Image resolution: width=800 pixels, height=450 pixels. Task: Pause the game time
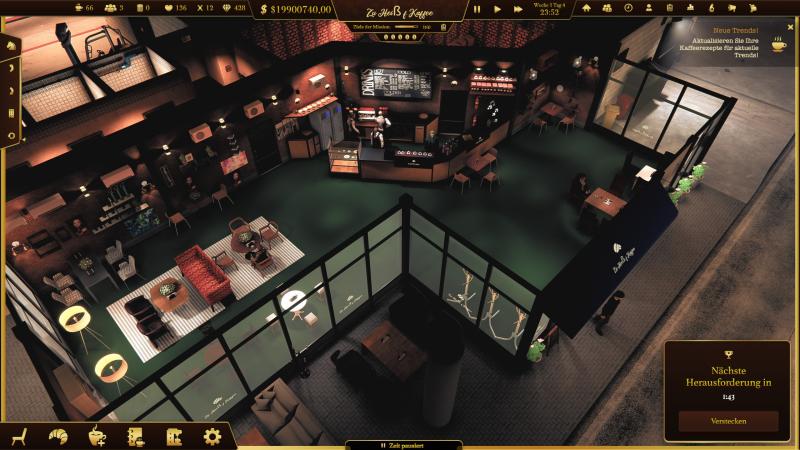pyautogui.click(x=477, y=9)
